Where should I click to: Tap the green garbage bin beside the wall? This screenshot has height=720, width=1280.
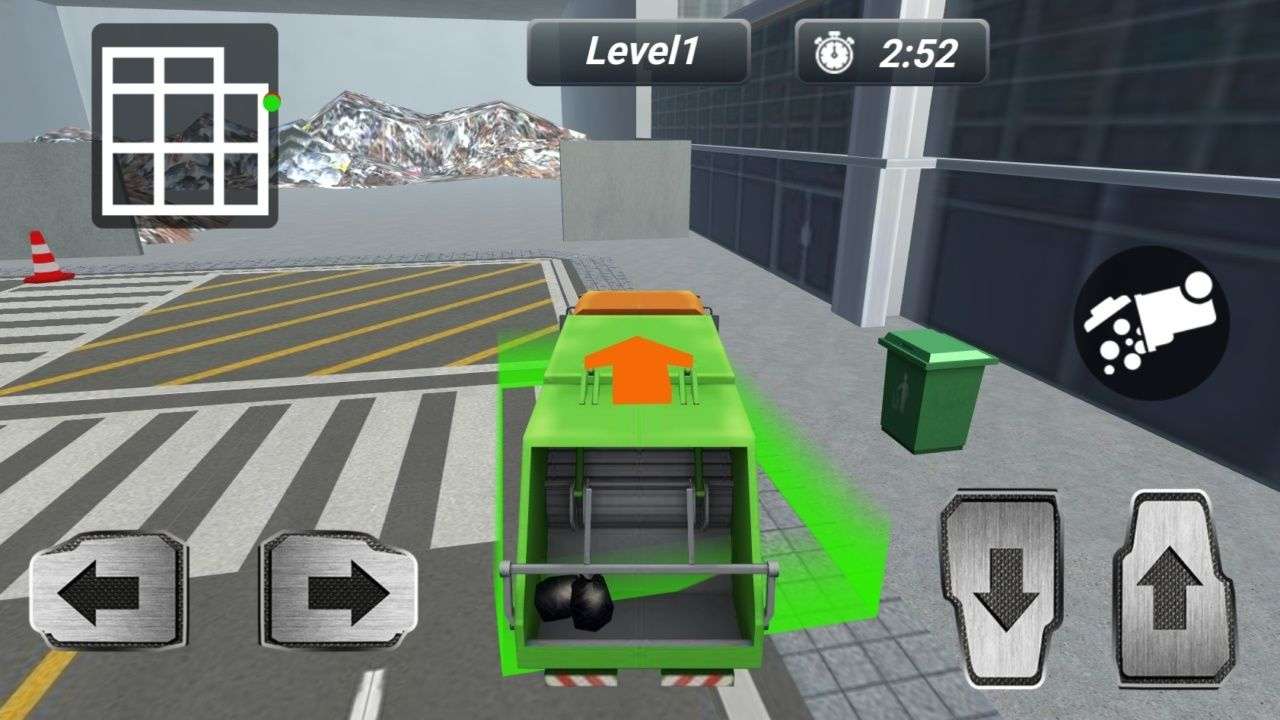click(x=930, y=390)
